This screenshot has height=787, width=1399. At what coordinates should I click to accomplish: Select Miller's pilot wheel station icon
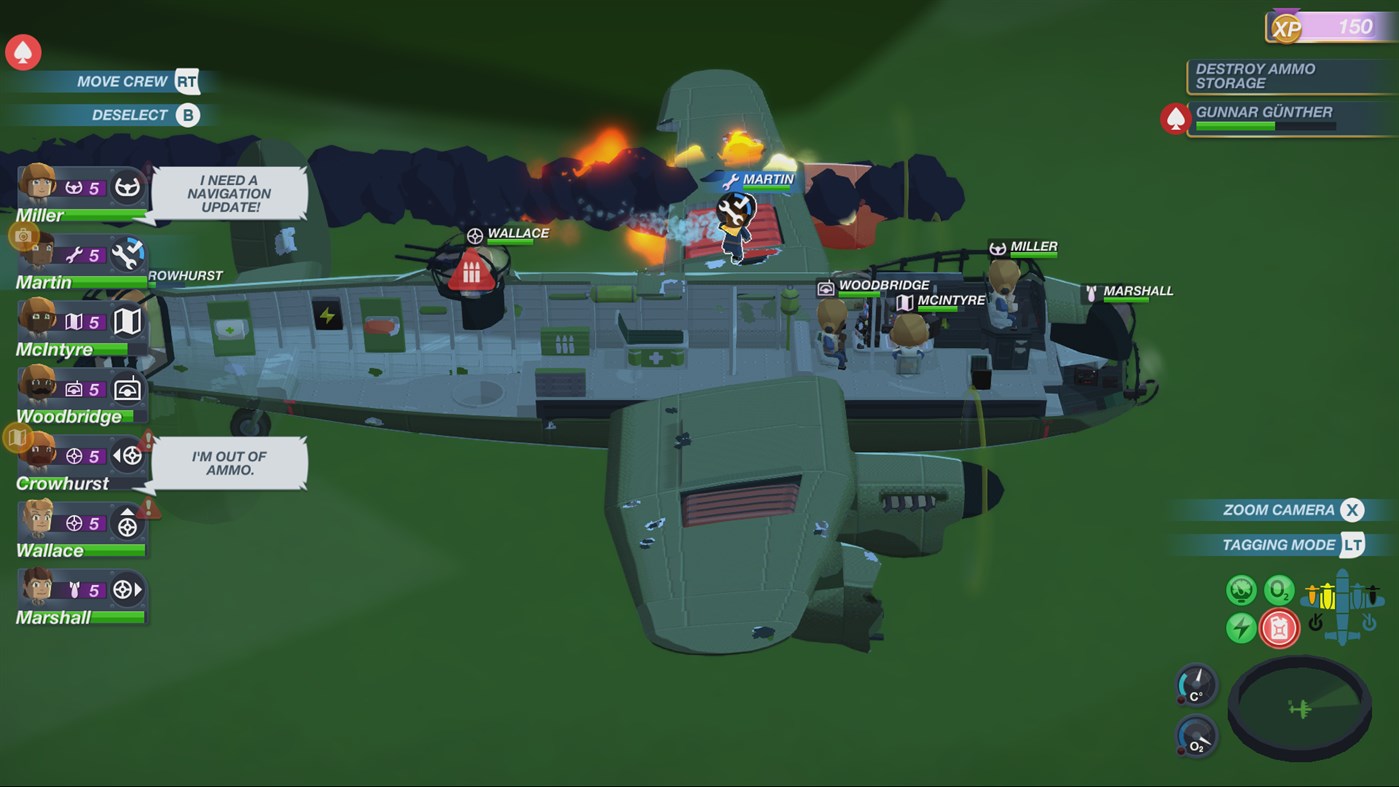pyautogui.click(x=126, y=186)
